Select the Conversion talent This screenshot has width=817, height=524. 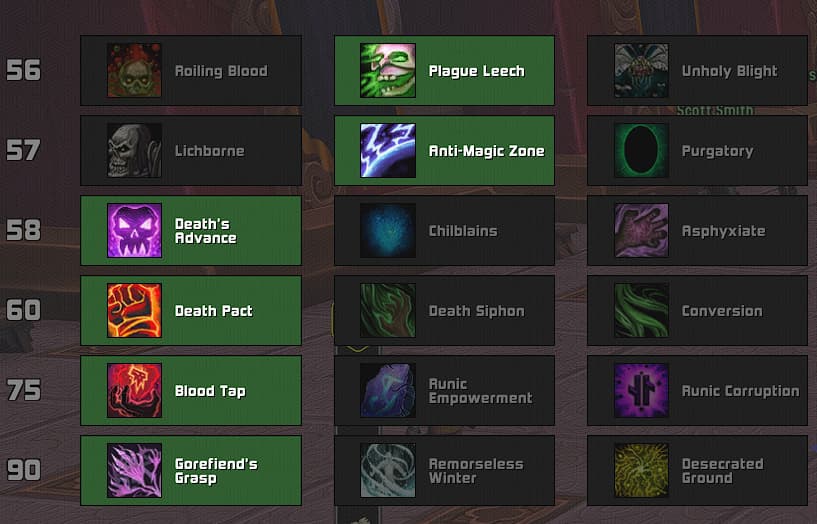click(697, 311)
